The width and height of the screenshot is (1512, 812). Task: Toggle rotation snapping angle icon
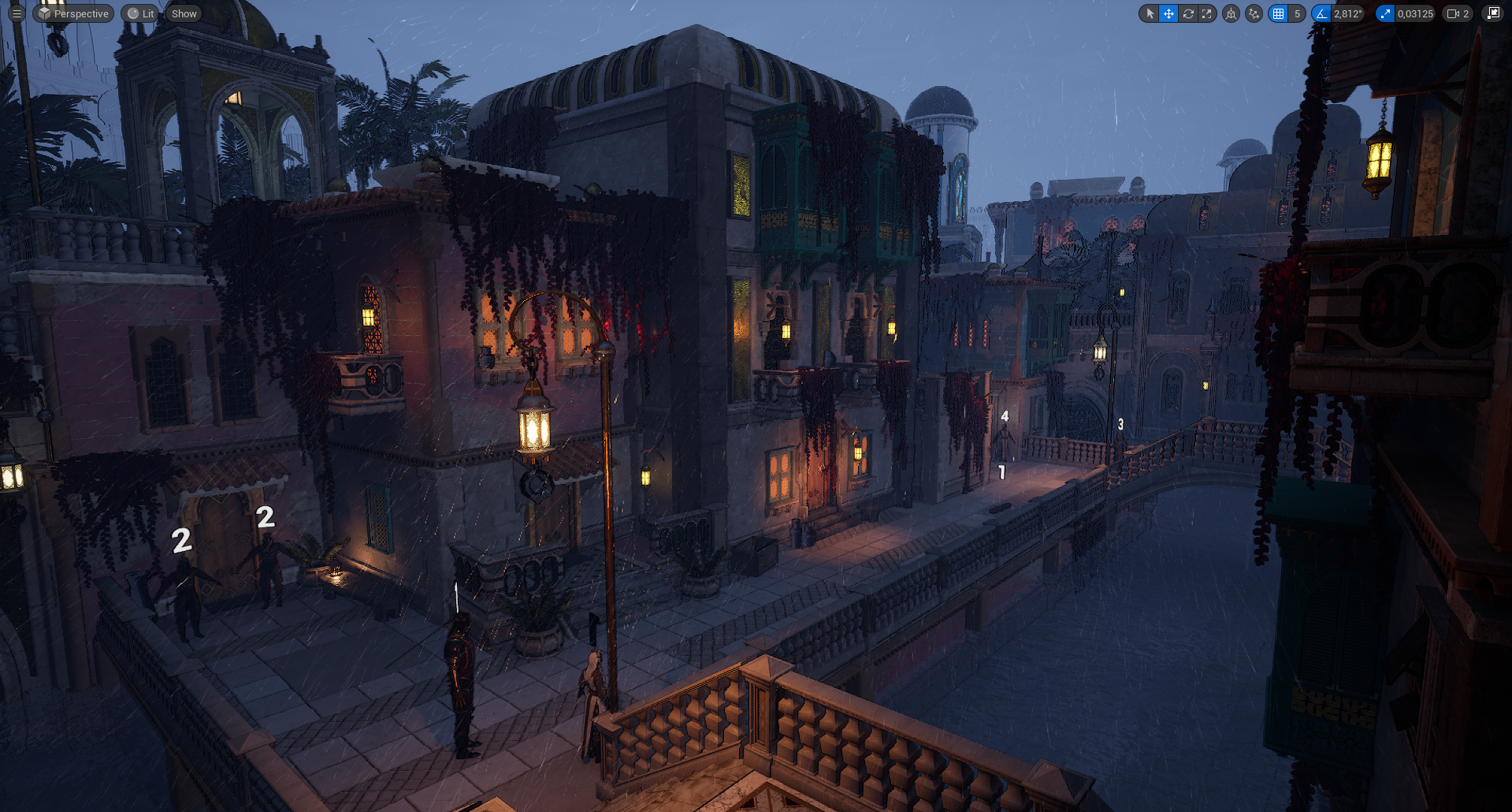(x=1321, y=13)
